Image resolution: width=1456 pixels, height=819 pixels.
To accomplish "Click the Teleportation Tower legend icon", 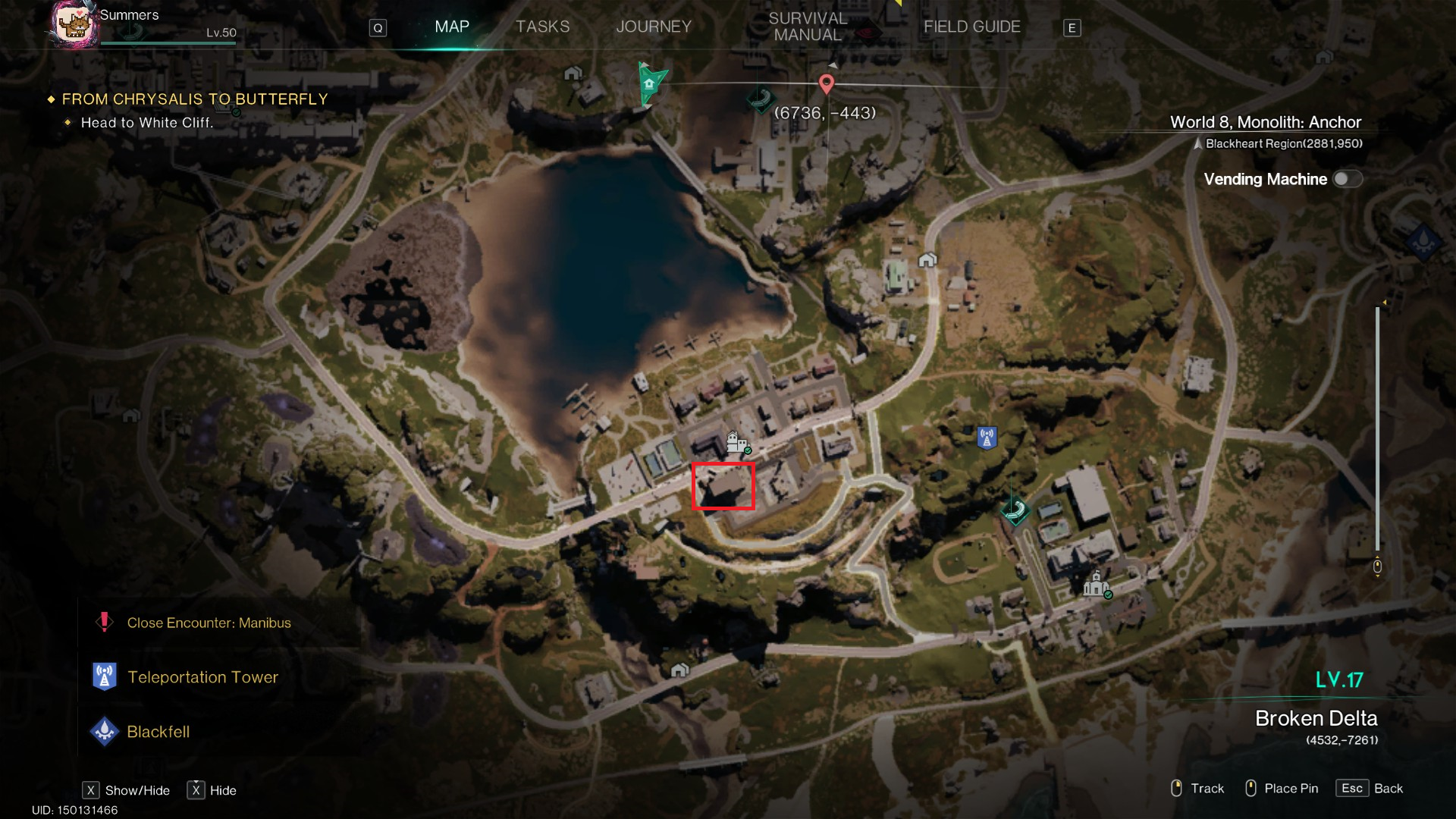I will (105, 675).
